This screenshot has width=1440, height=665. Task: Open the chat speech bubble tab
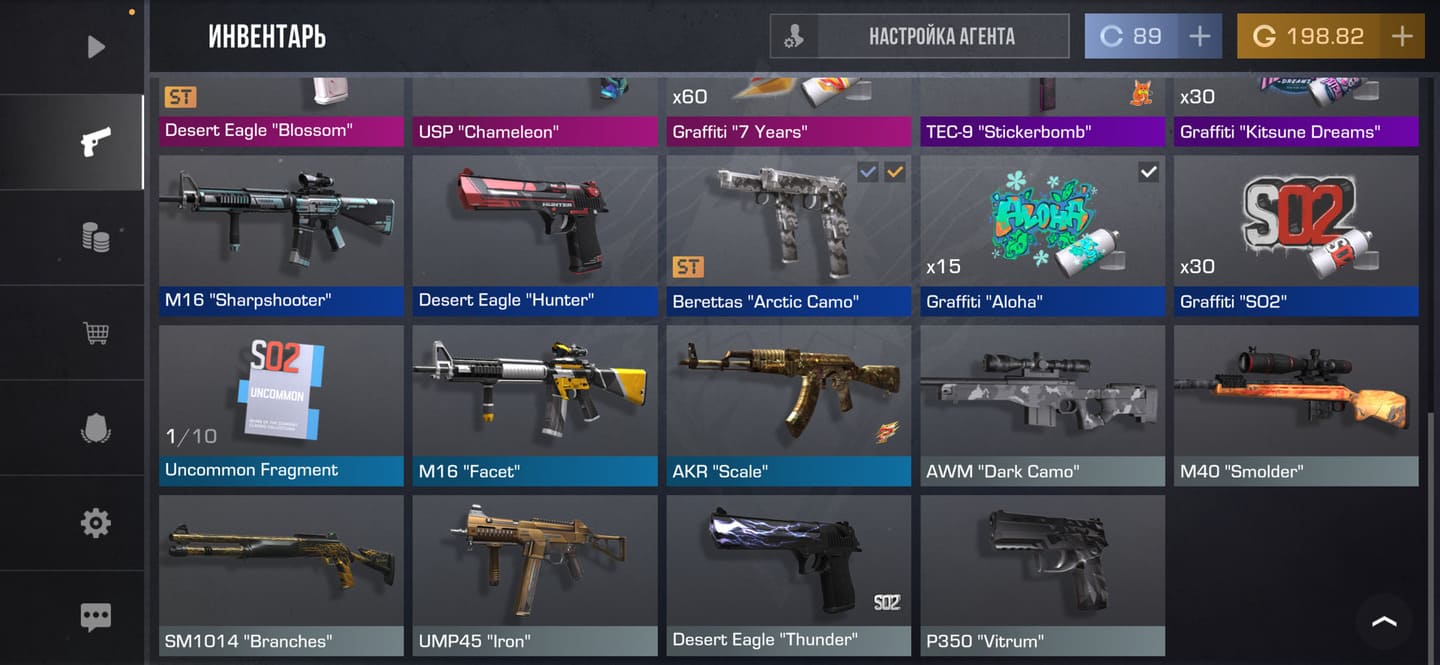click(95, 617)
